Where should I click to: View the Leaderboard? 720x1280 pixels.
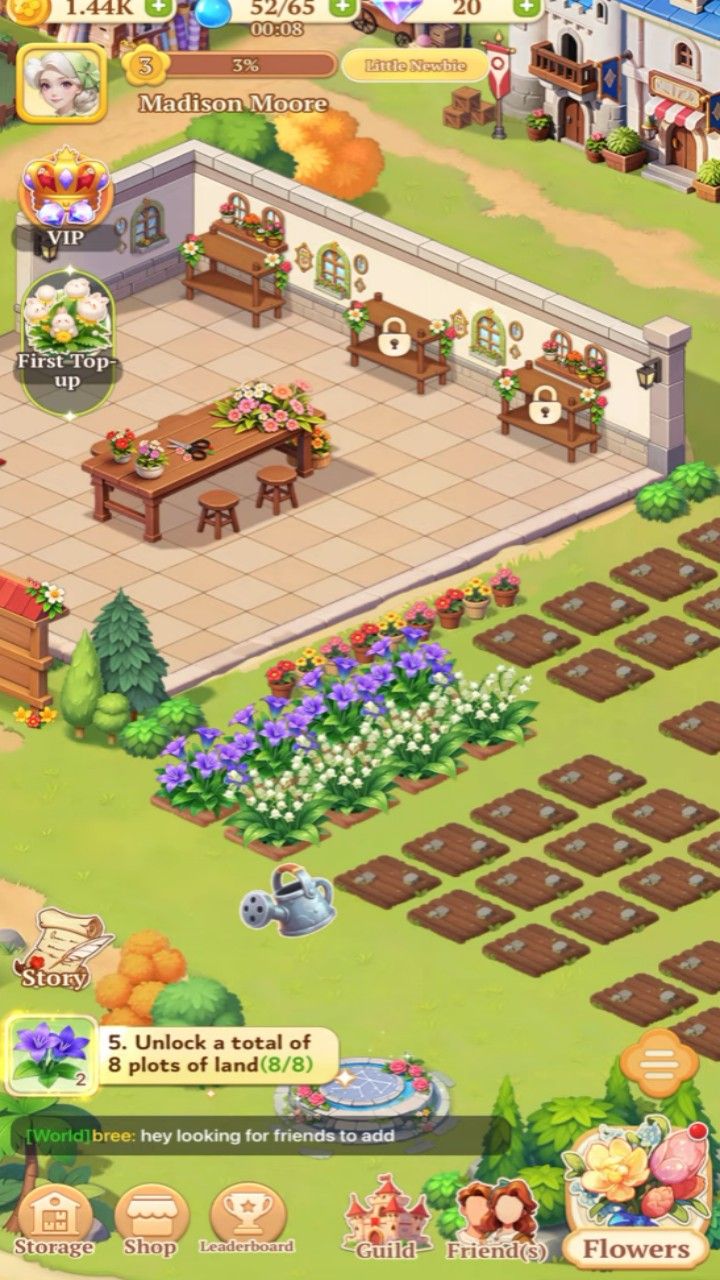(x=247, y=1220)
